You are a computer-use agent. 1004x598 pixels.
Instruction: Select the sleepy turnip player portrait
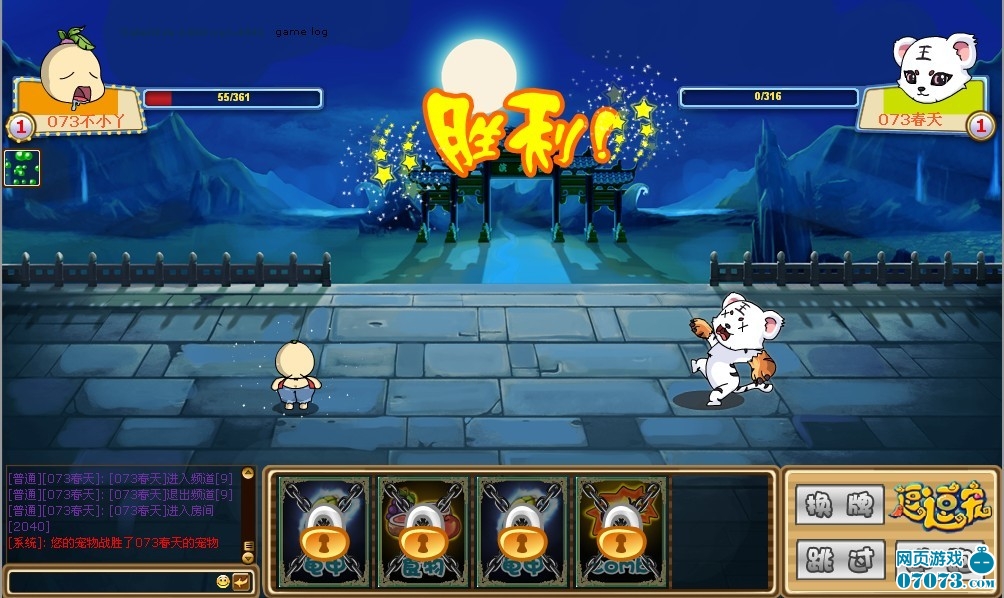[x=72, y=68]
